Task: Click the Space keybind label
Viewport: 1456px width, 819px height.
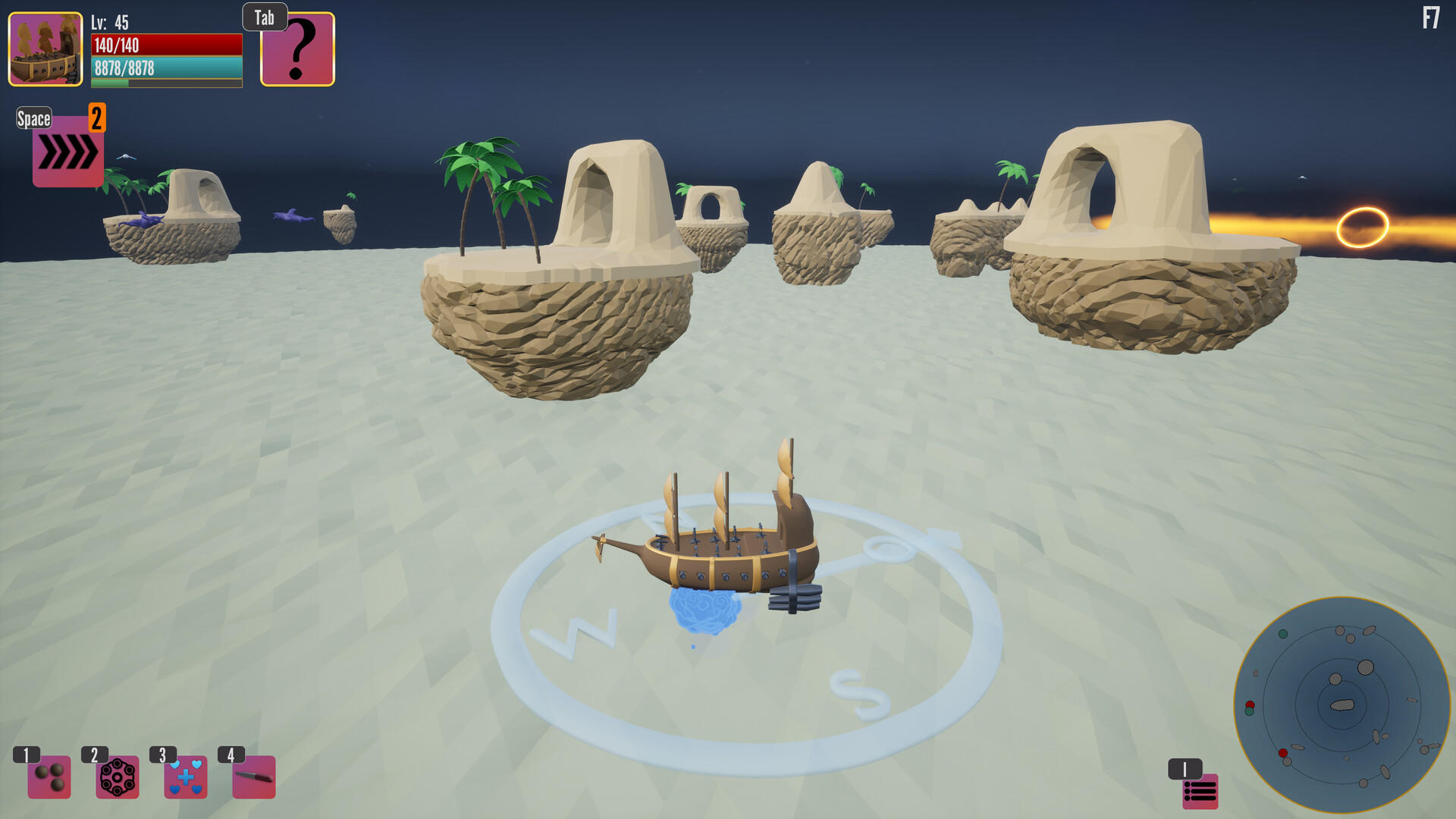Action: tap(33, 118)
